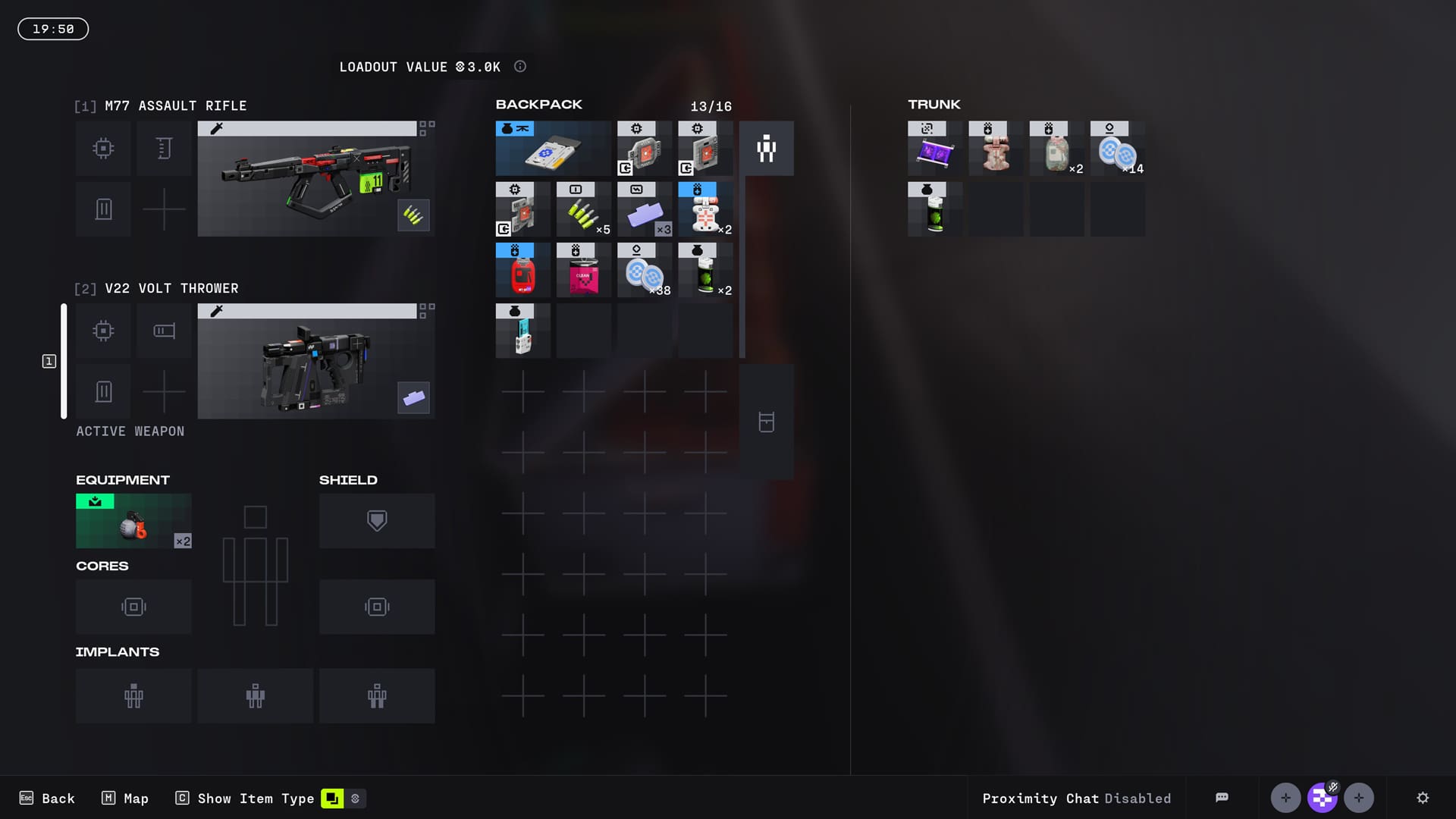Viewport: 1456px width, 819px height.
Task: Go back using the Back button
Action: click(47, 799)
